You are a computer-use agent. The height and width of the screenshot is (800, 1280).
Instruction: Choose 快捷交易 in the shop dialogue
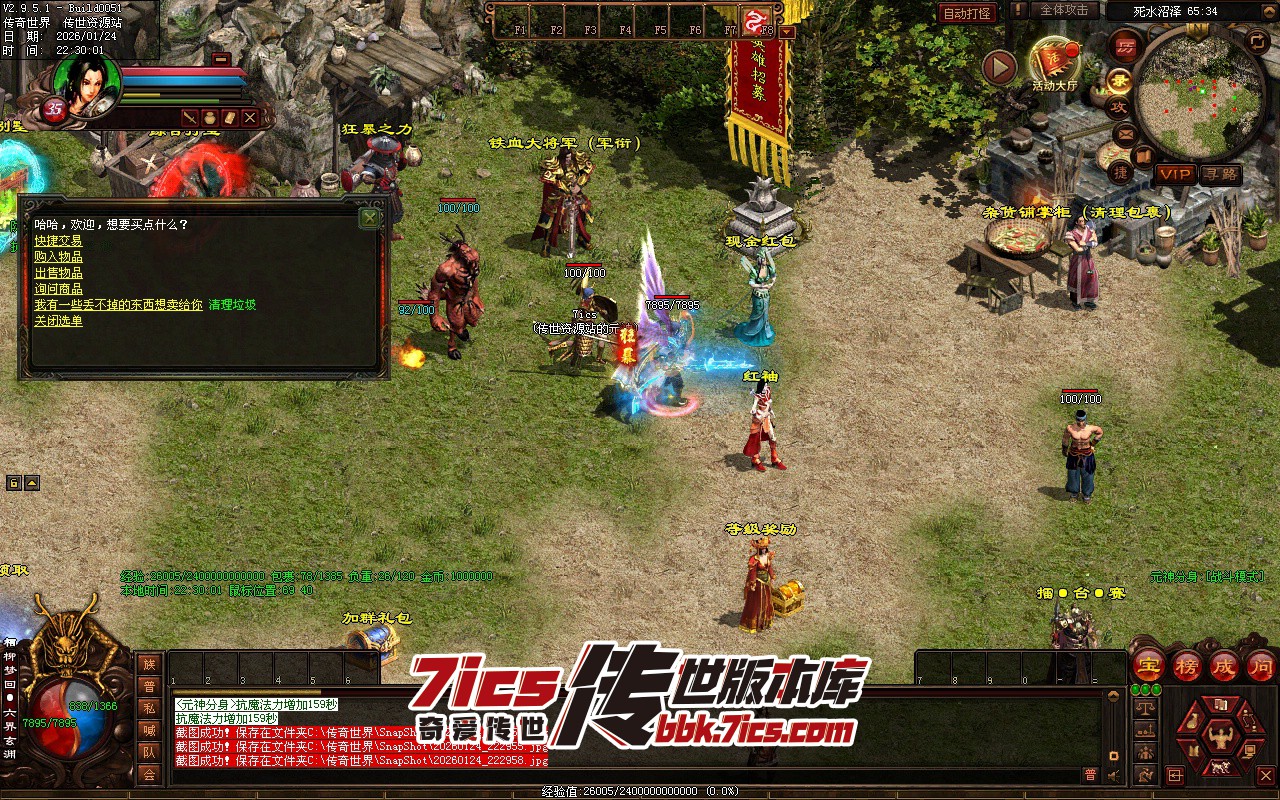58,241
